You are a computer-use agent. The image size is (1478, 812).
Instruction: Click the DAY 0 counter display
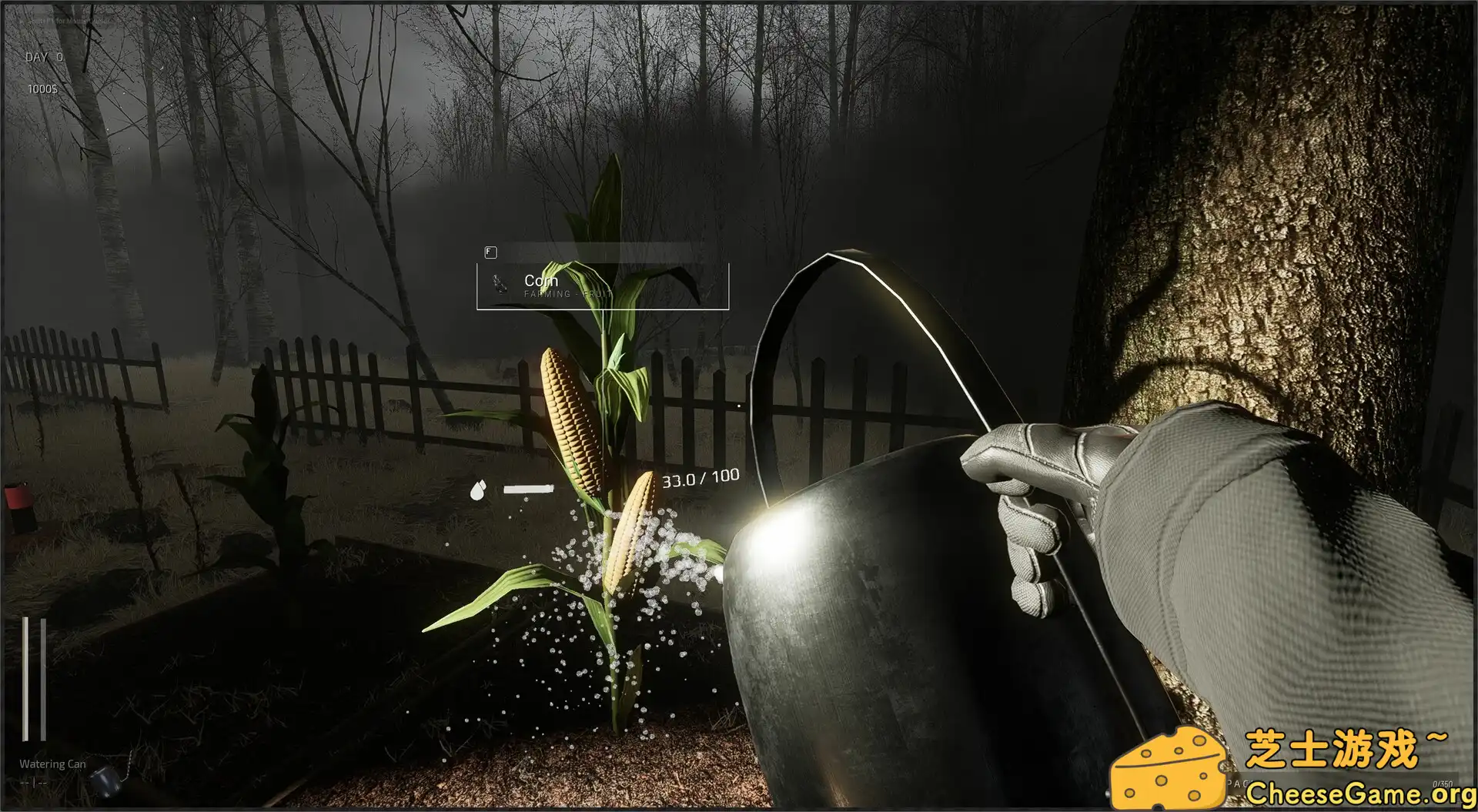click(x=43, y=58)
